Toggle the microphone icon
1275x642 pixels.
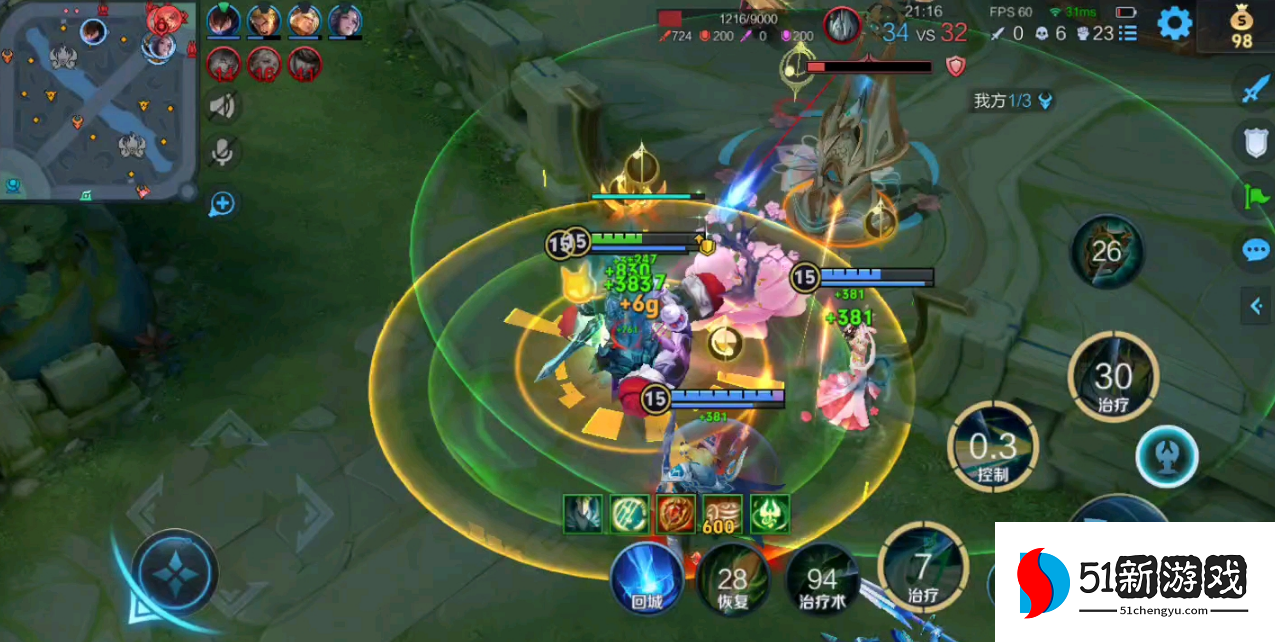[x=221, y=153]
